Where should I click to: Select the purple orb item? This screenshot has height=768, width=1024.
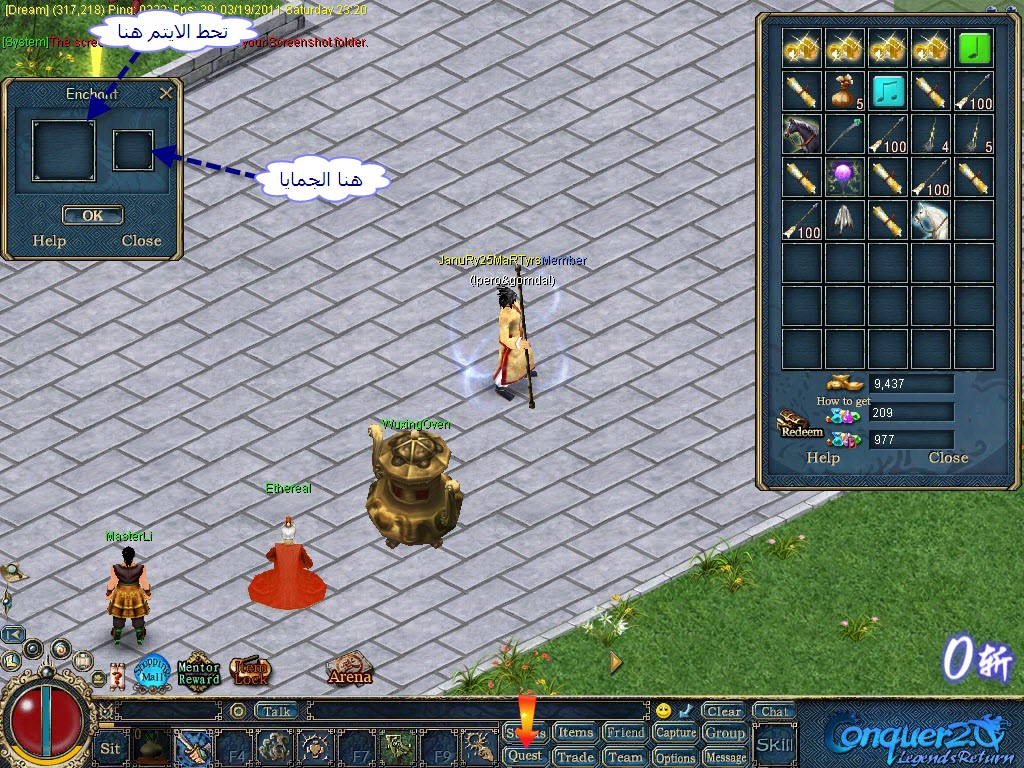[845, 177]
